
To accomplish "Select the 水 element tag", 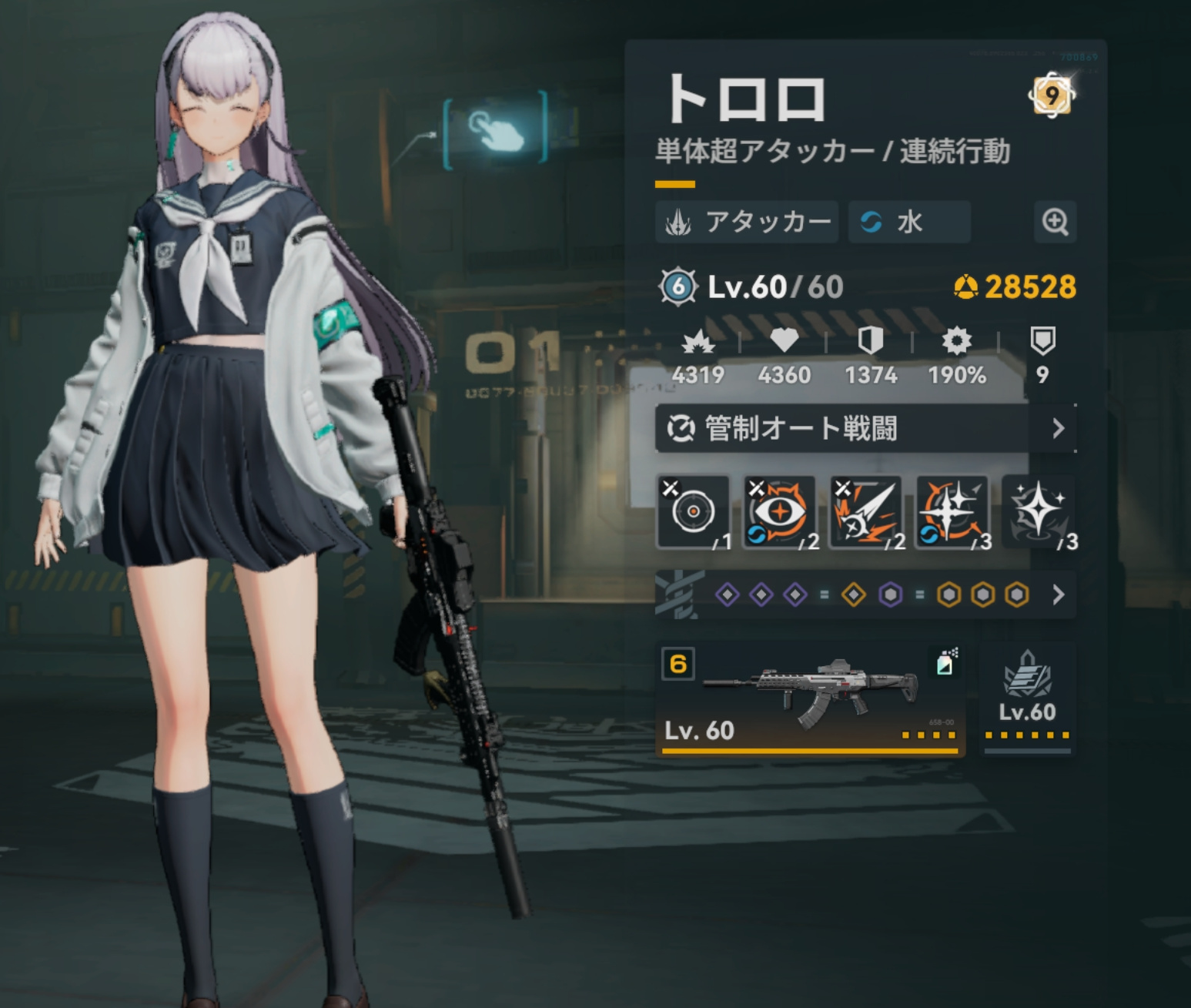I will point(908,223).
